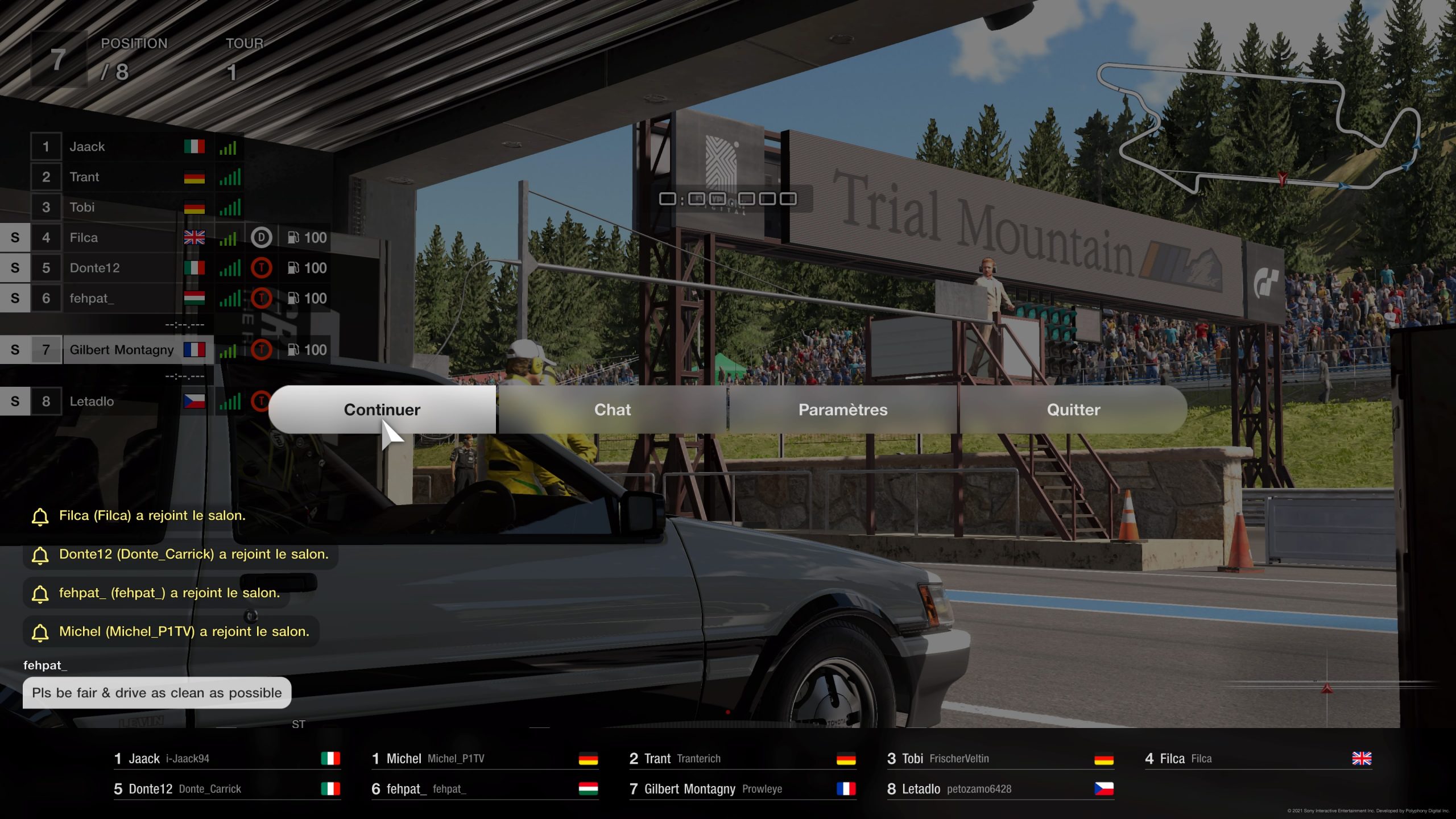Click Quitter to leave the lobby
The image size is (1456, 819).
point(1073,409)
